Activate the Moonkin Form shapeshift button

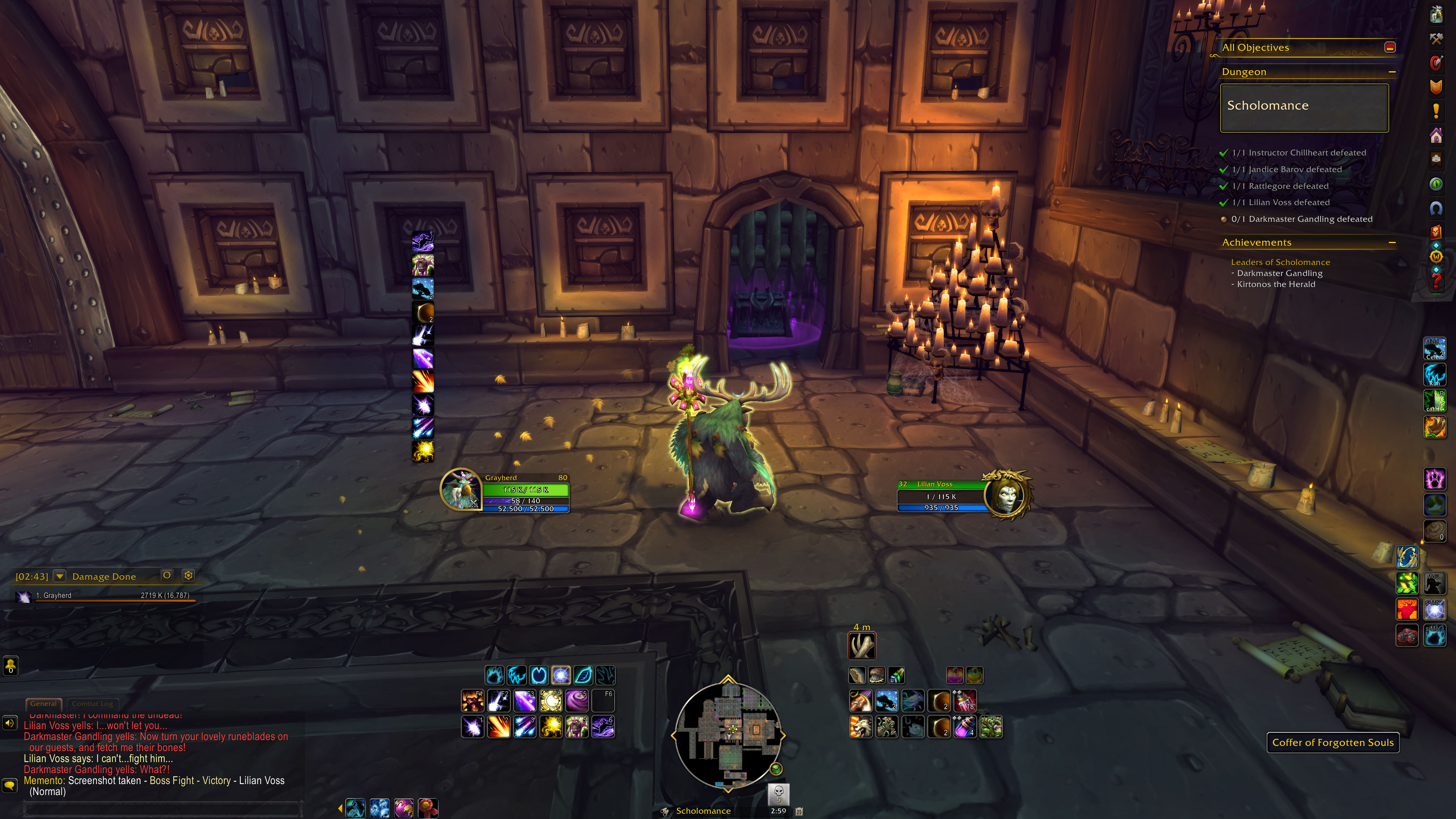[x=561, y=675]
